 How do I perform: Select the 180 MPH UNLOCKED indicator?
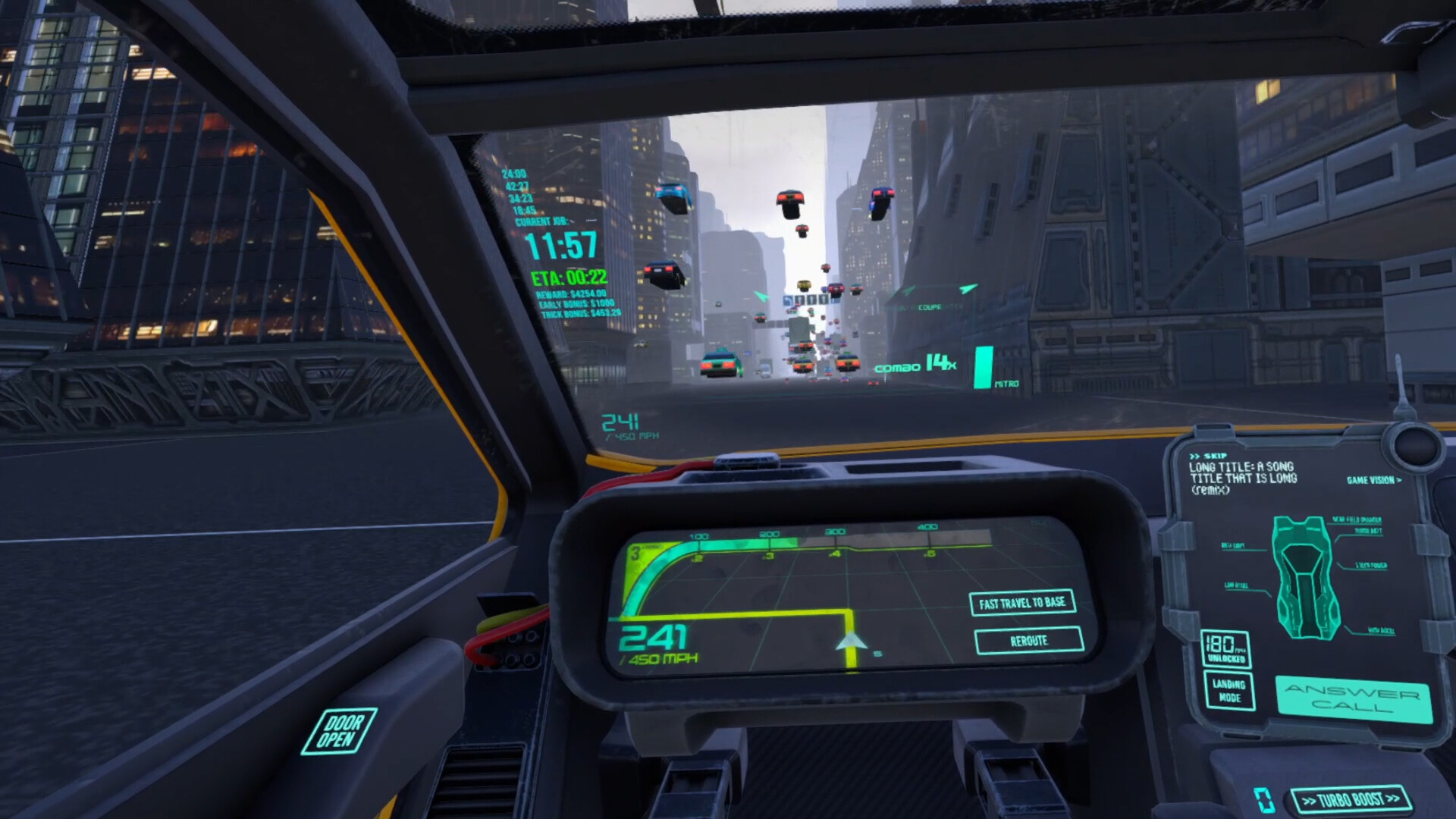(1226, 649)
